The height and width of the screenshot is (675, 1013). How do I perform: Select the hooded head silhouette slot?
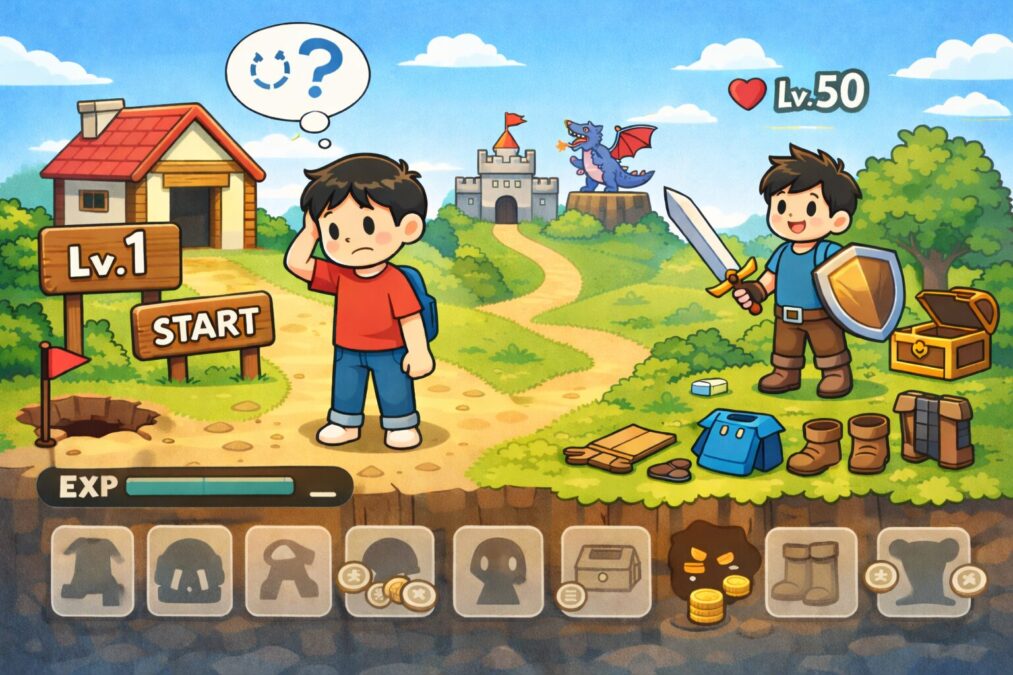(496, 570)
